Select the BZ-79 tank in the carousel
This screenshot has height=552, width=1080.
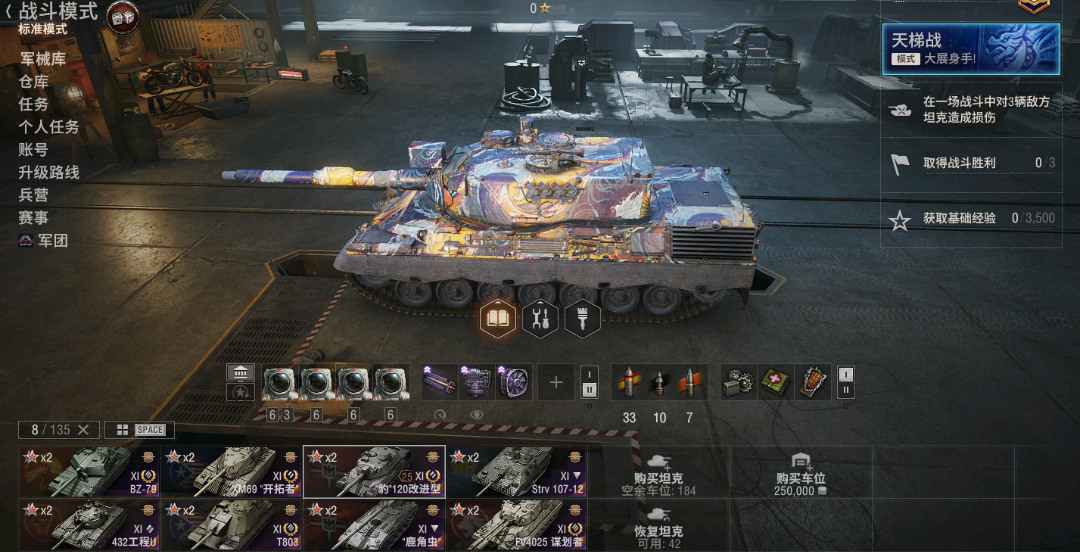90,471
